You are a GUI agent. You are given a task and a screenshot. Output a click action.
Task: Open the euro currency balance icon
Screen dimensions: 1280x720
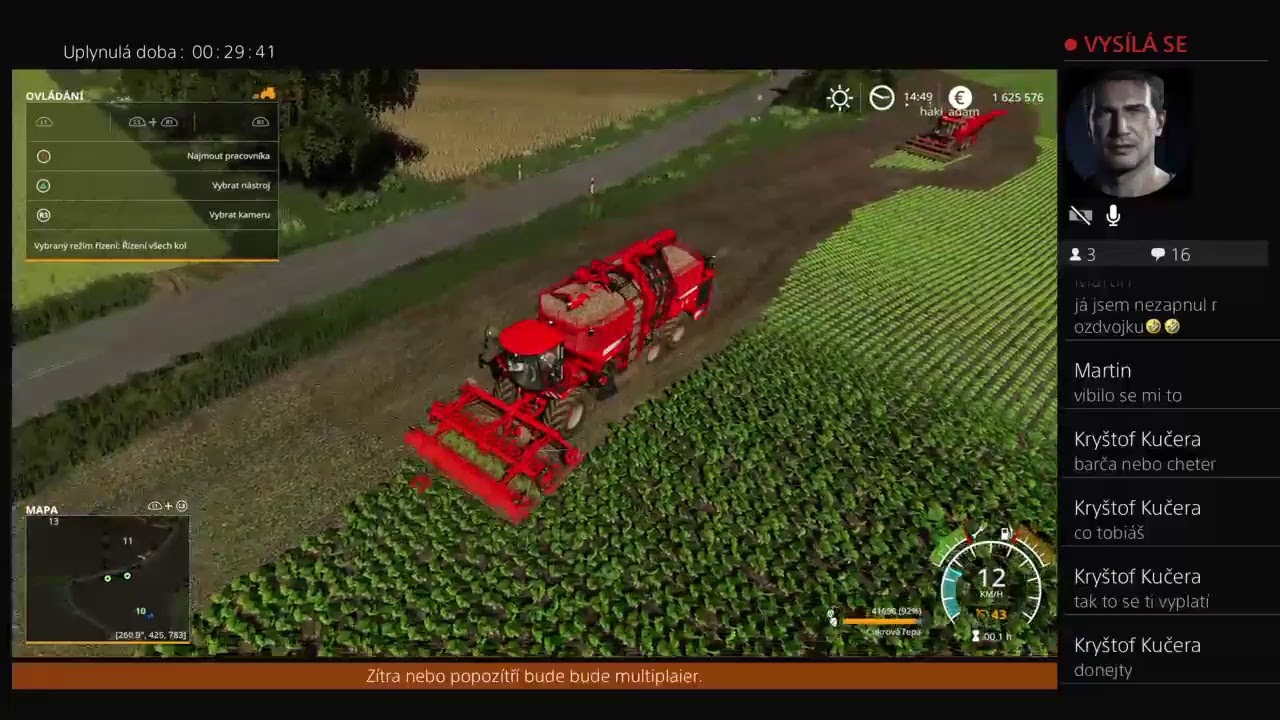pyautogui.click(x=959, y=98)
